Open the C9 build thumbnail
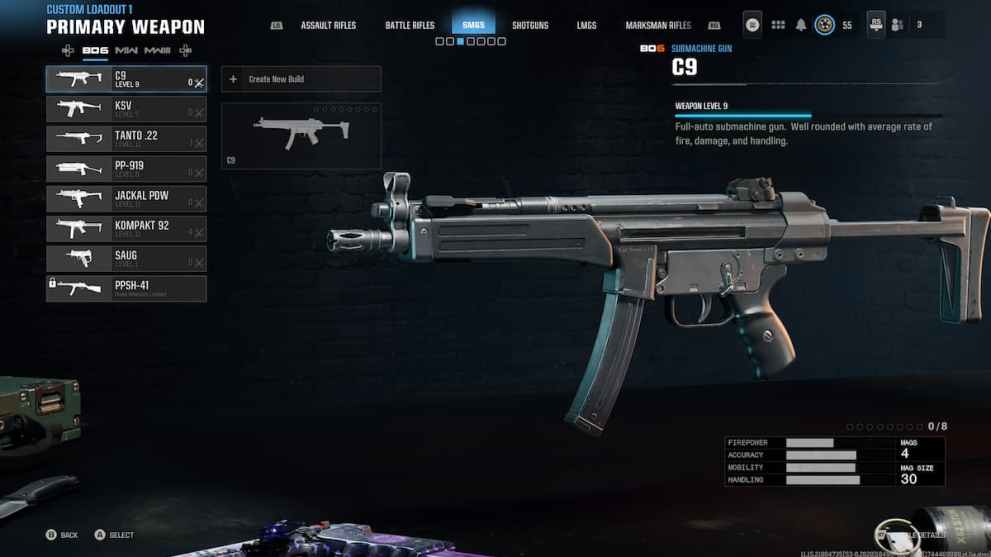The width and height of the screenshot is (991, 557). [300, 135]
